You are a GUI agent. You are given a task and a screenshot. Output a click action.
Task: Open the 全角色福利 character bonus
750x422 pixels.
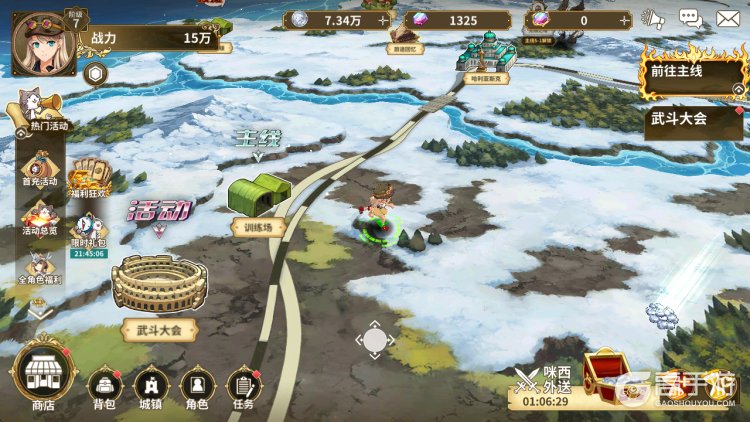point(40,268)
